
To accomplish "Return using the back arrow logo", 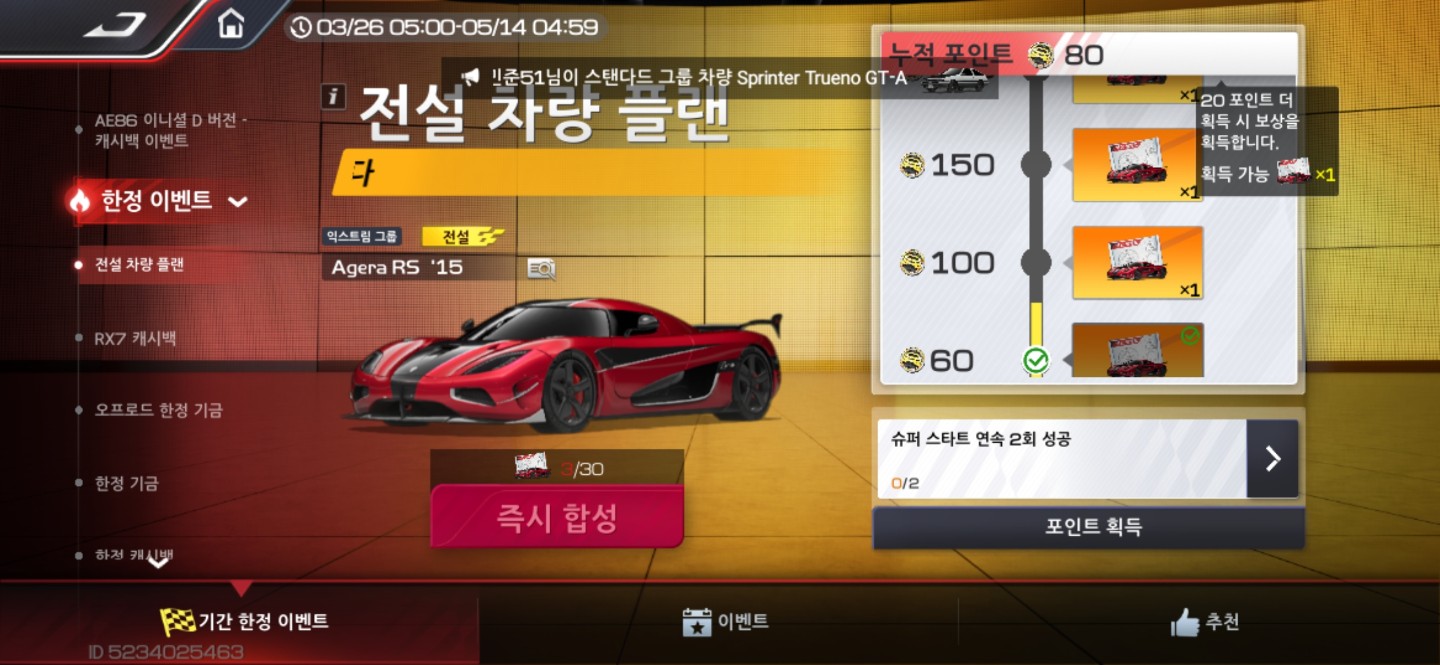I will tap(115, 25).
